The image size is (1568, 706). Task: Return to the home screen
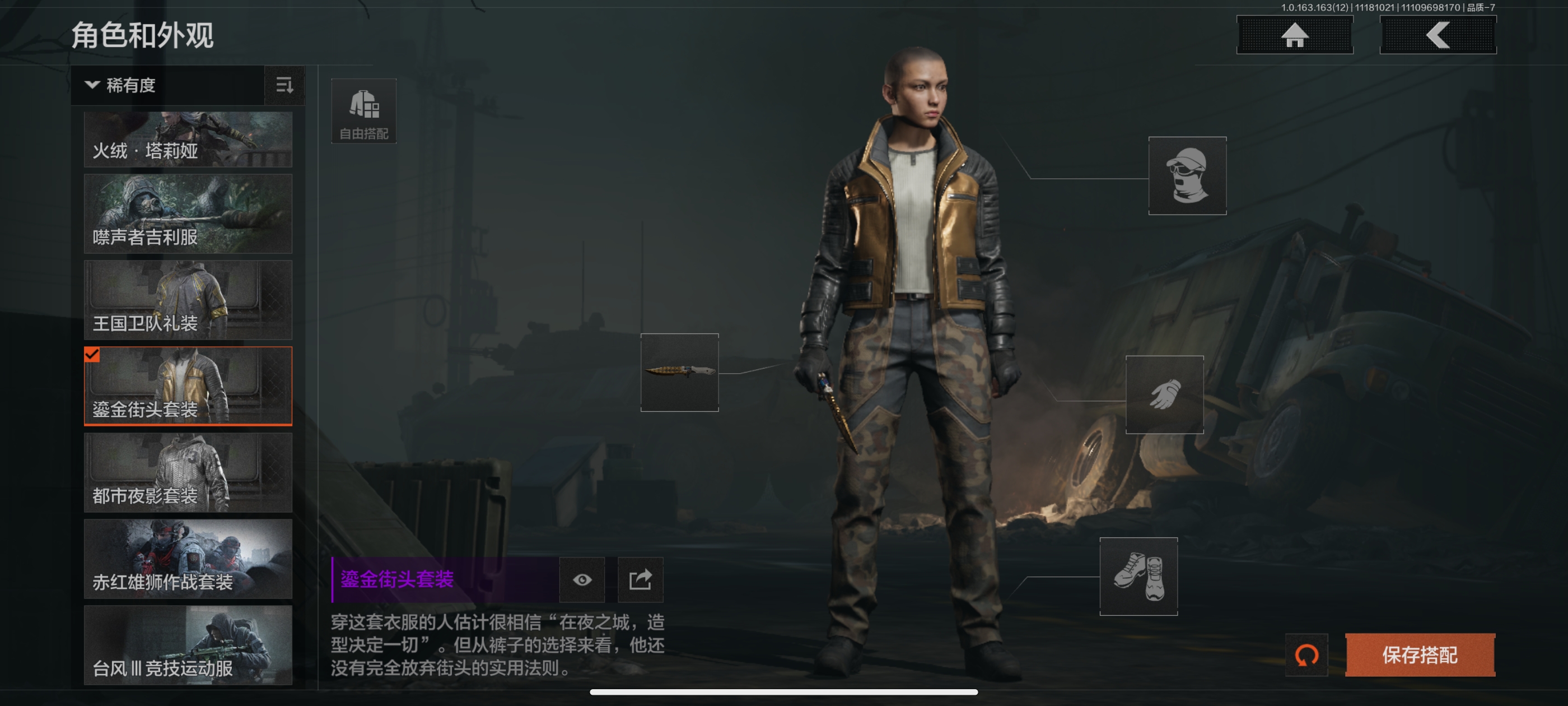(x=1294, y=35)
